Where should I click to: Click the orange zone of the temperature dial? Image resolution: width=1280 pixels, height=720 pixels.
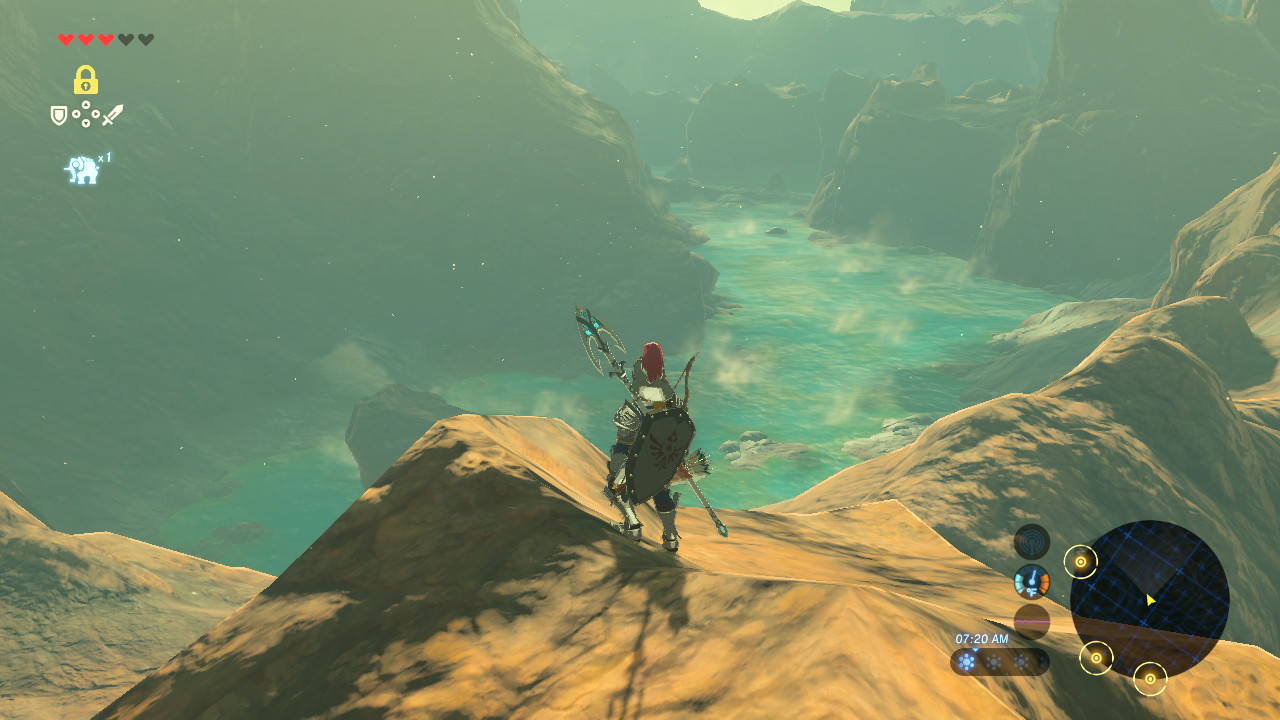click(1046, 581)
